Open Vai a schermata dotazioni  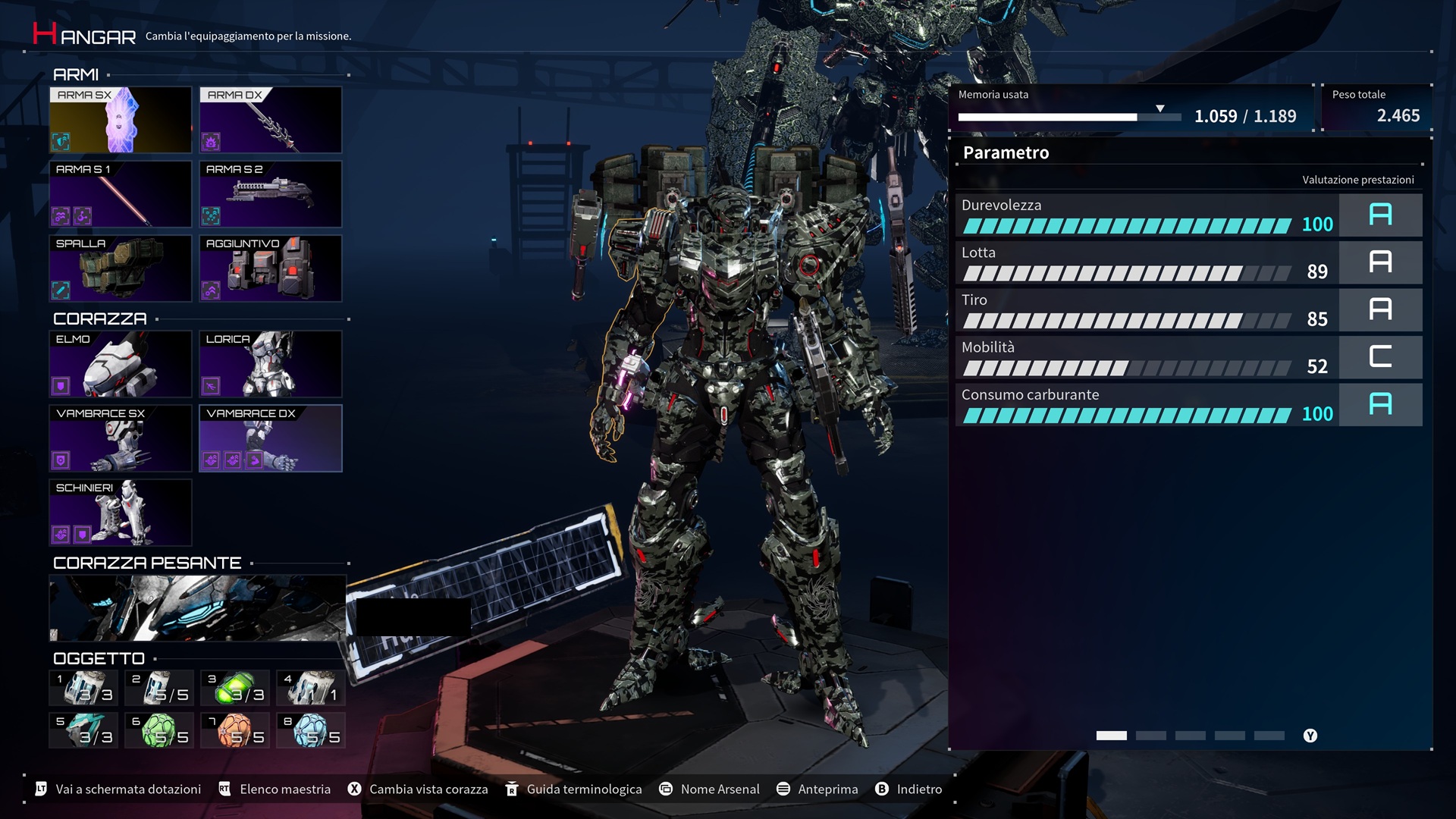(x=118, y=789)
